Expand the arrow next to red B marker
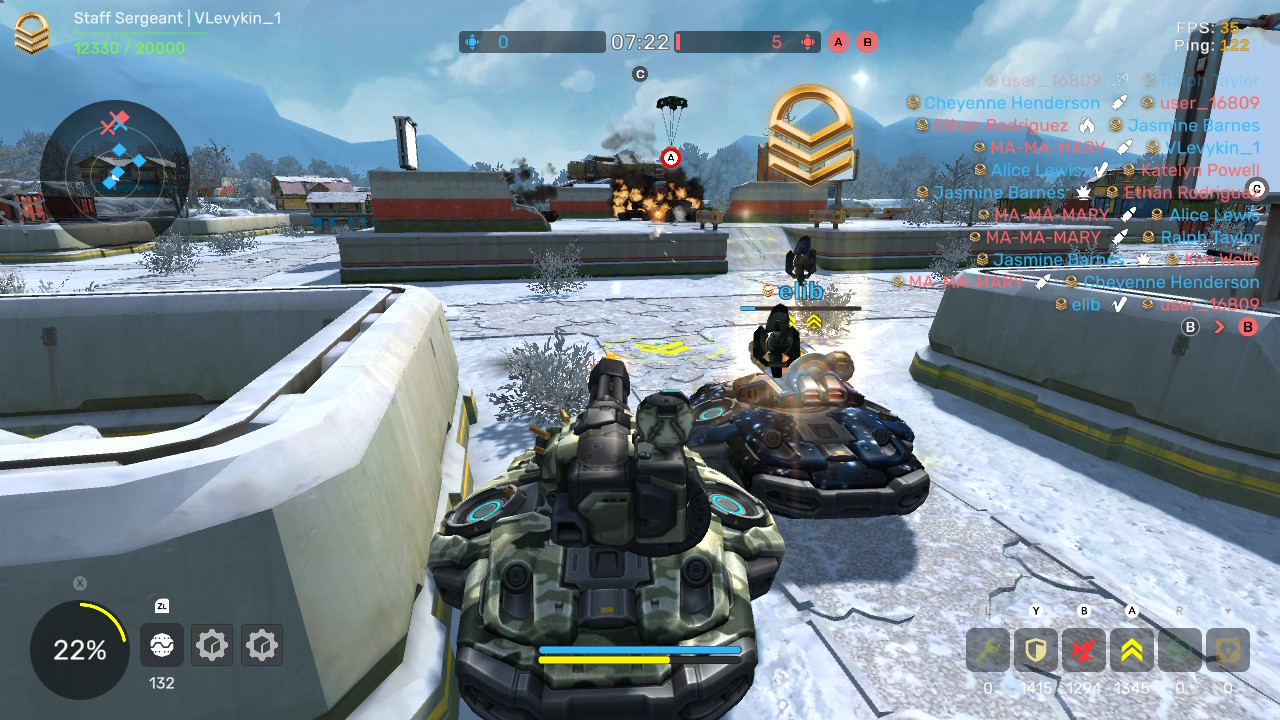The image size is (1280, 720). pos(1222,326)
